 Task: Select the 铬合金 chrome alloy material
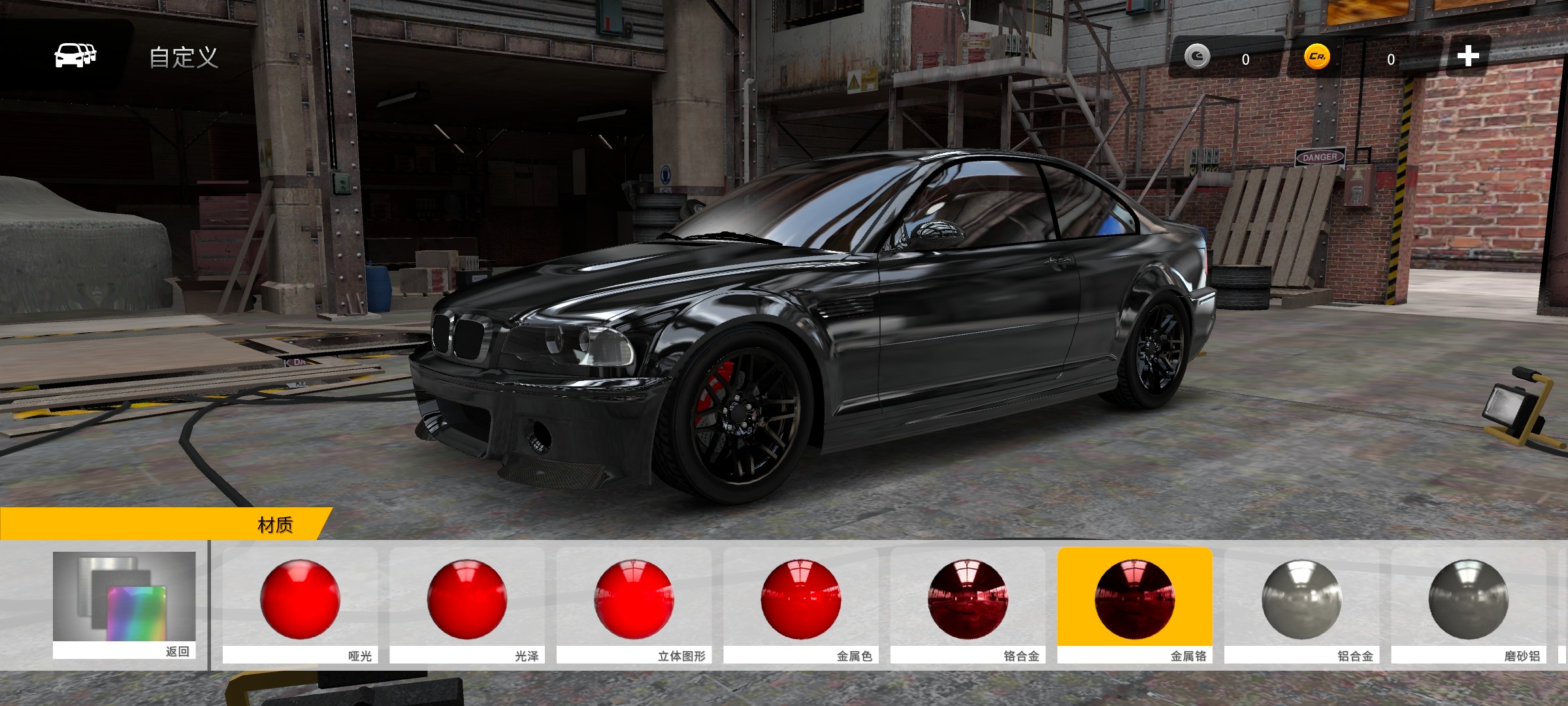click(968, 605)
